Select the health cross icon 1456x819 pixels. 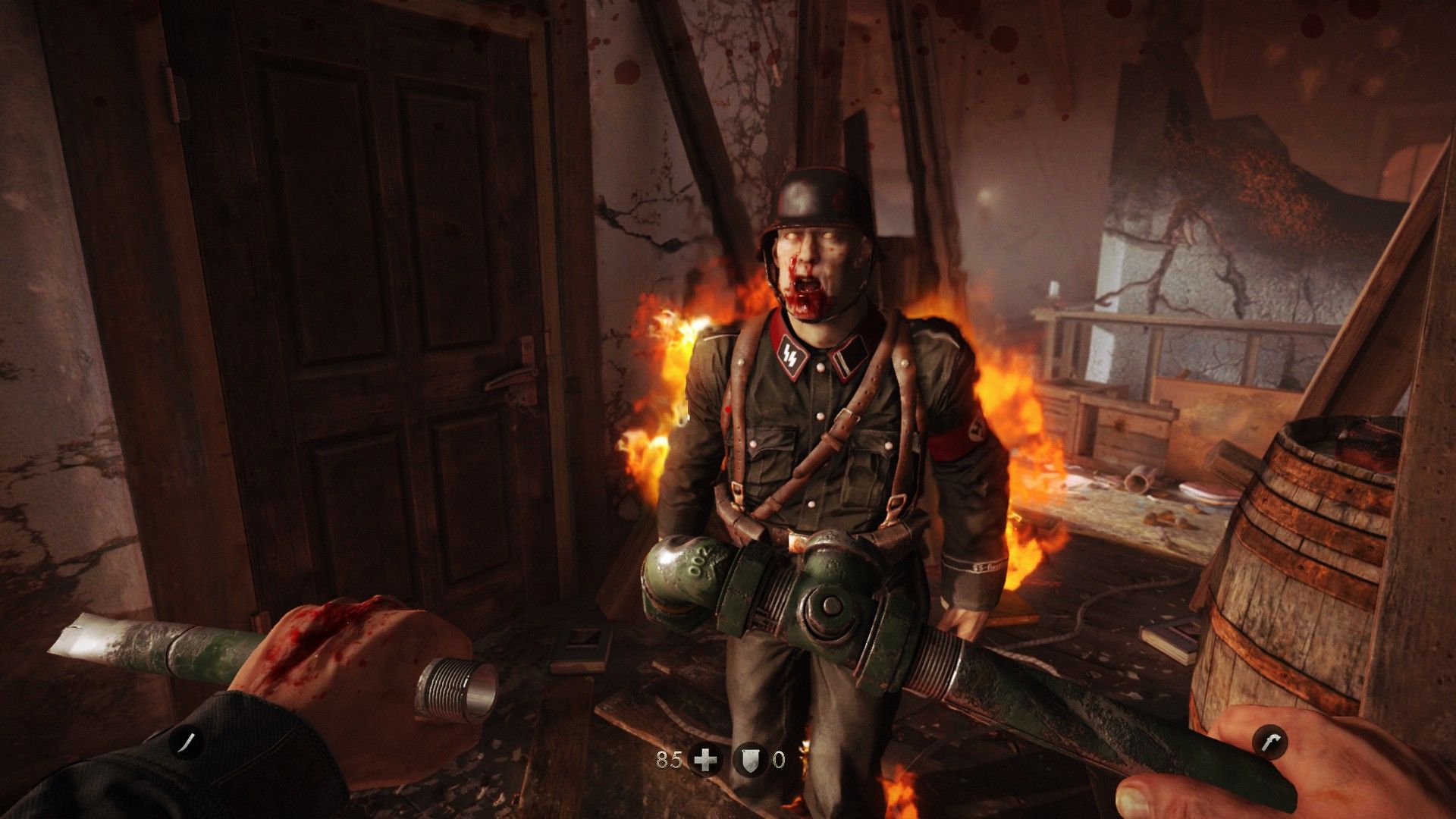(x=705, y=759)
